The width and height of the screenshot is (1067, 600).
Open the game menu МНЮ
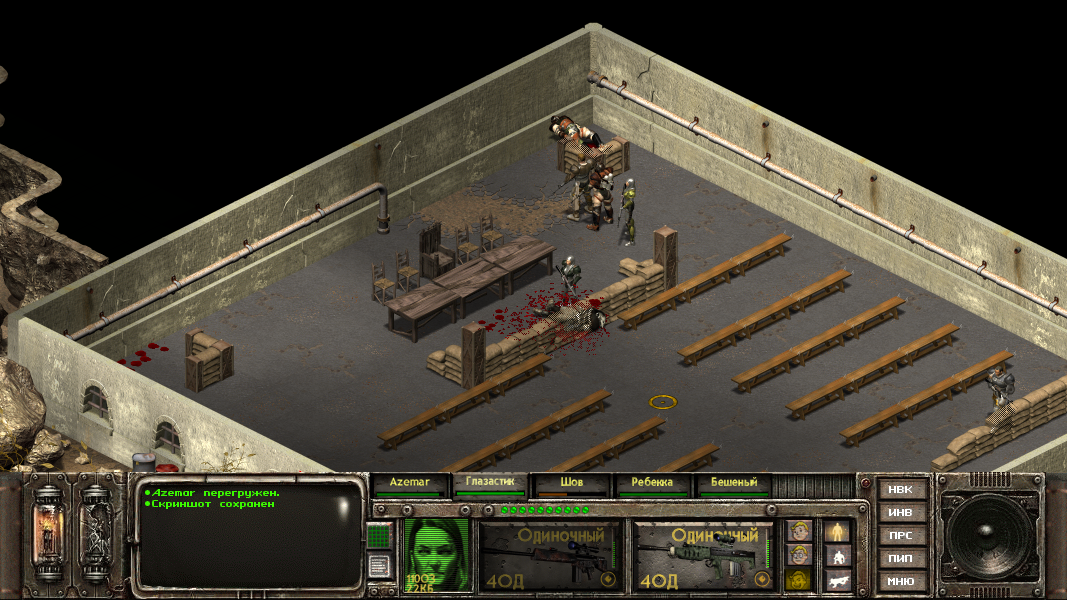coord(900,581)
